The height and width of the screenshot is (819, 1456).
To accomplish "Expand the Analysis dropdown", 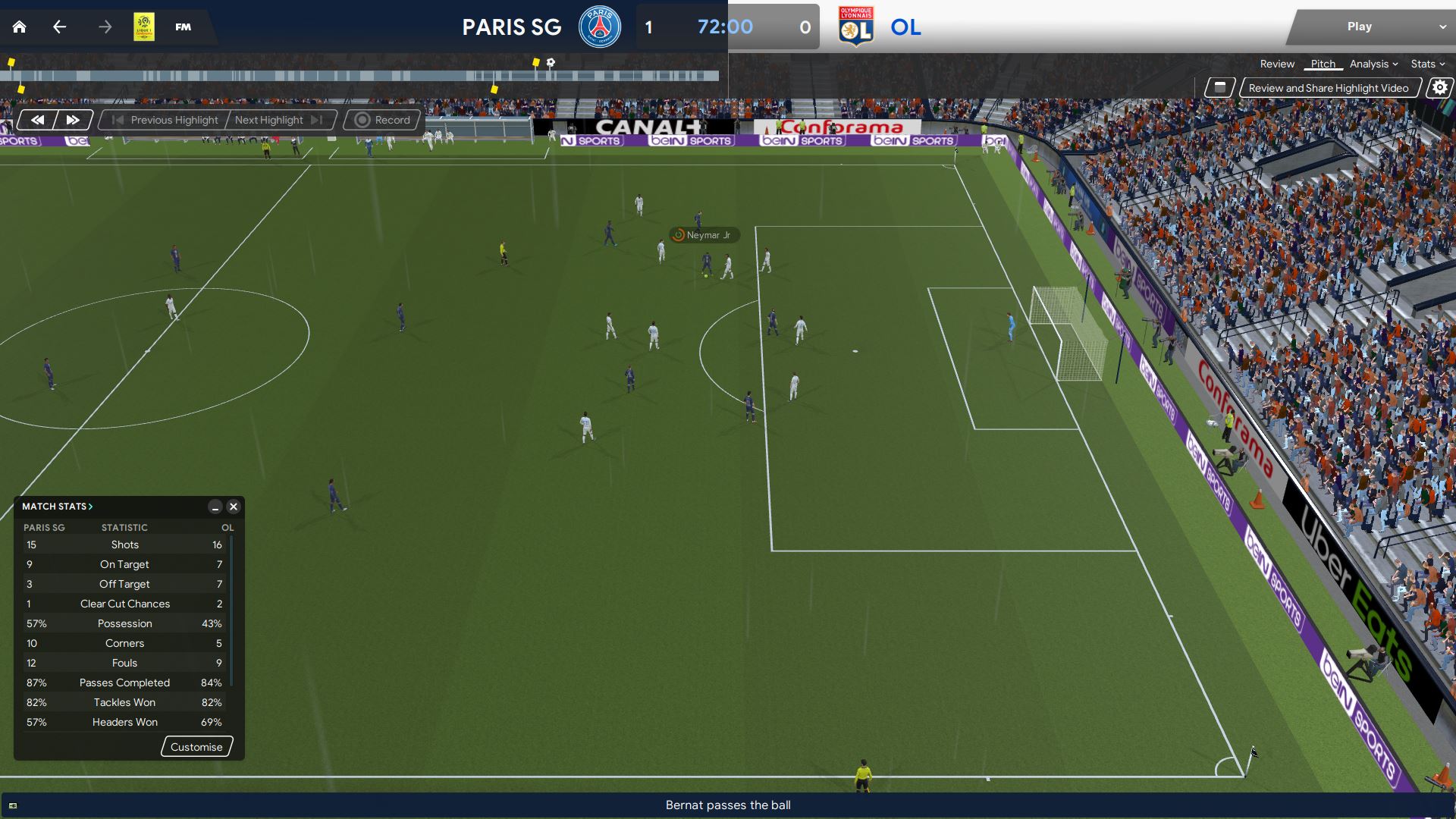I will tap(1373, 64).
